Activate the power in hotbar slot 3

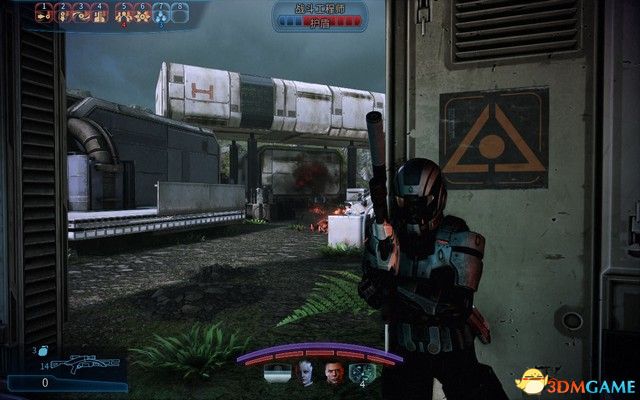tap(82, 15)
